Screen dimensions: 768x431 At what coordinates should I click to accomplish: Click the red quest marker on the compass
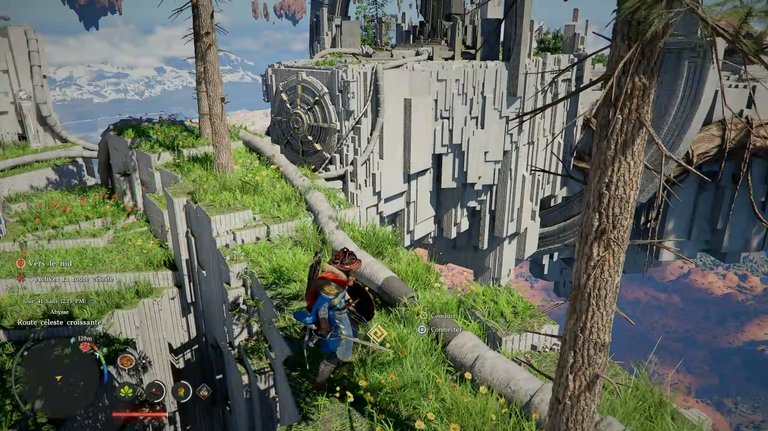85,347
